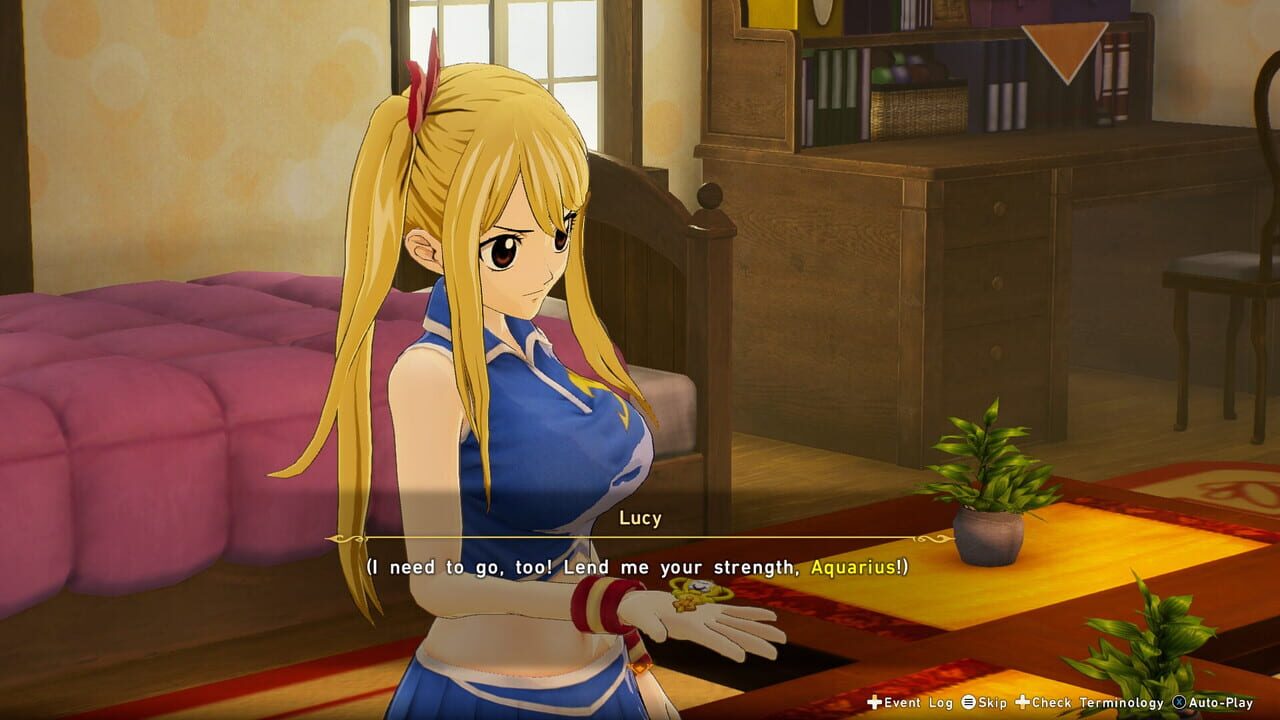Select the X button icon beside Auto-Play
1280x720 pixels.
point(1178,702)
